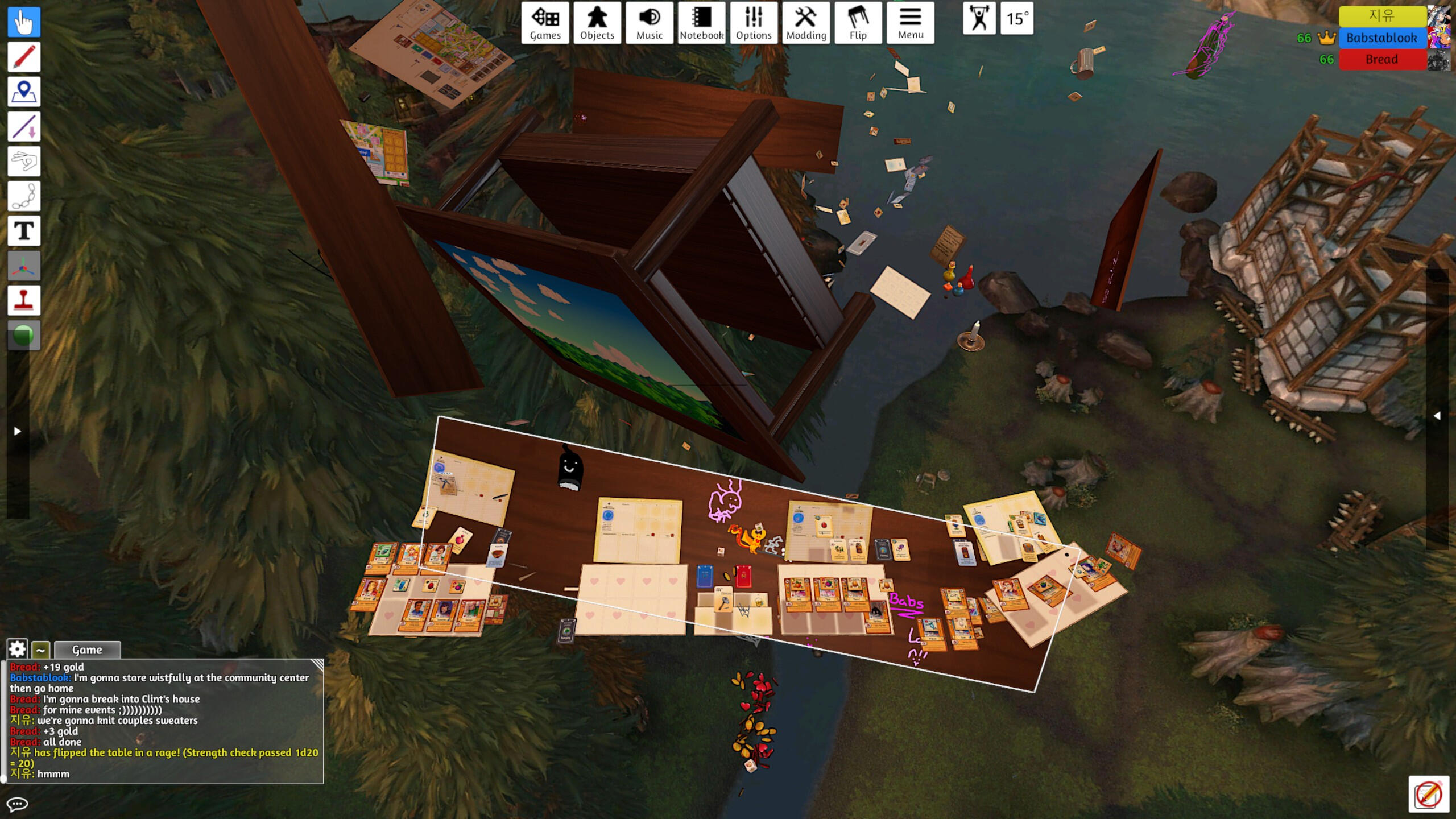Click the Babstablook player name

click(1381, 38)
